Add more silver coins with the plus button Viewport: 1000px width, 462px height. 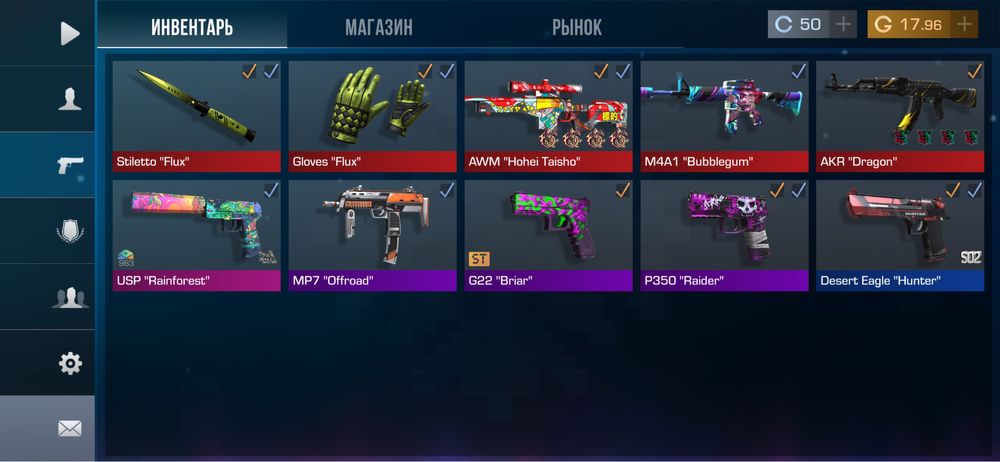tap(843, 24)
